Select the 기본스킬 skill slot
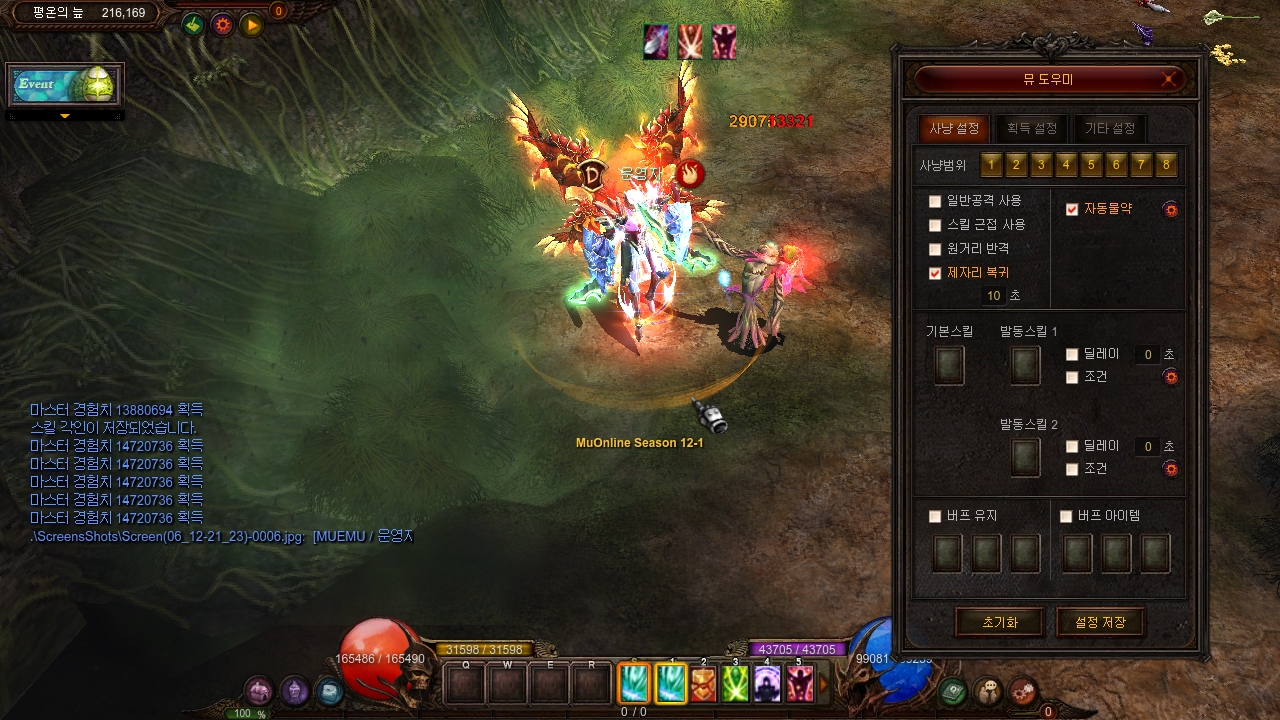Viewport: 1280px width, 720px height. 949,365
